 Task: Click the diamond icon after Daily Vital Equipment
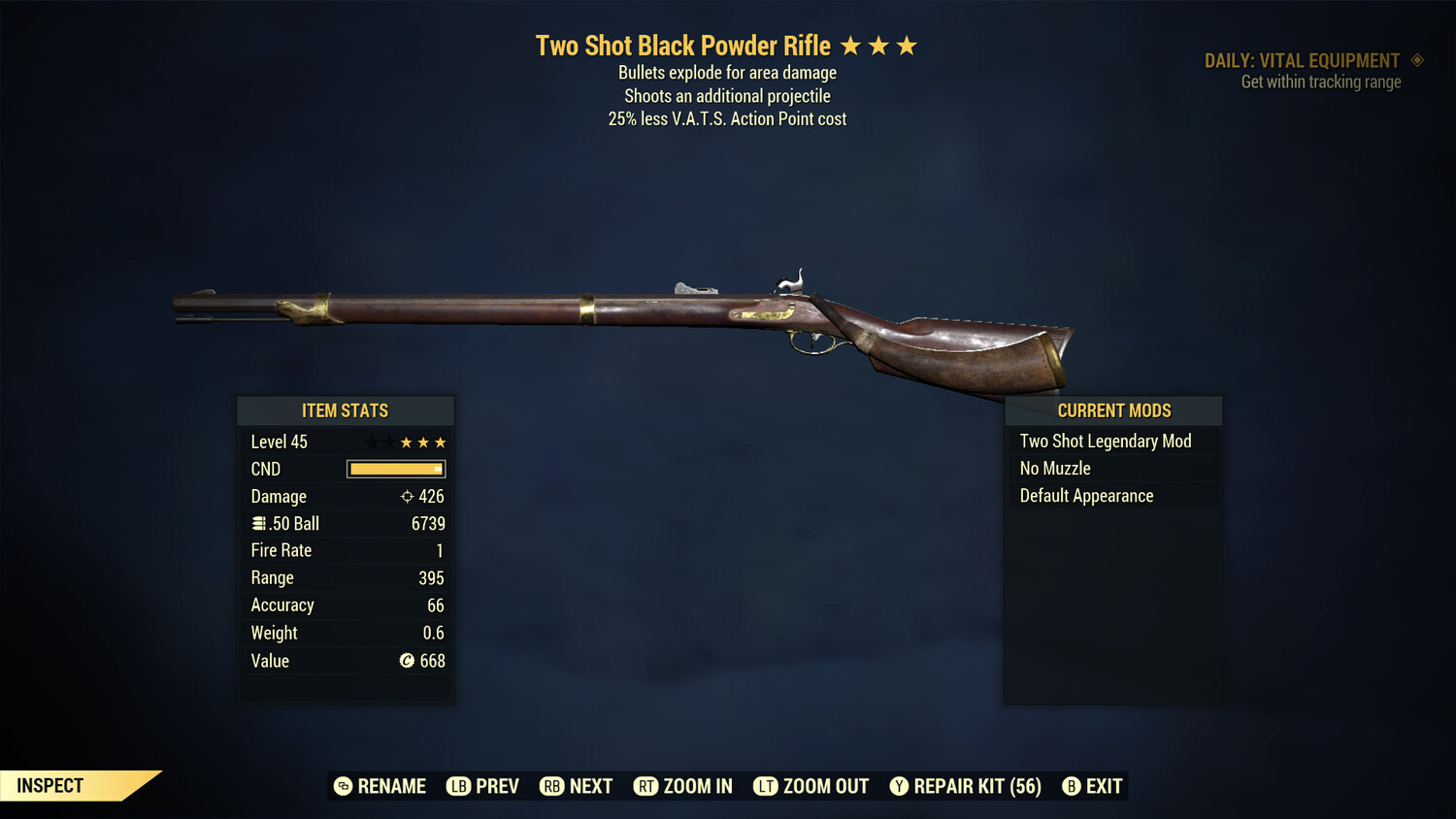(x=1418, y=60)
